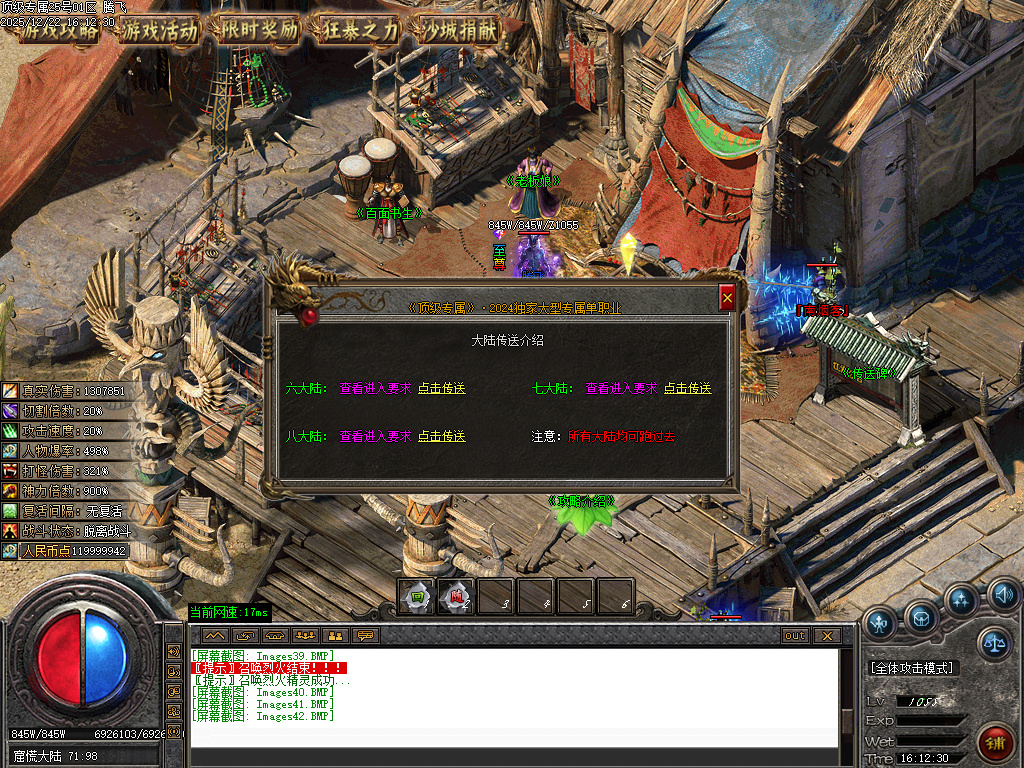The image size is (1024, 768).
Task: Open the red 铺 shop button
Action: click(x=997, y=744)
